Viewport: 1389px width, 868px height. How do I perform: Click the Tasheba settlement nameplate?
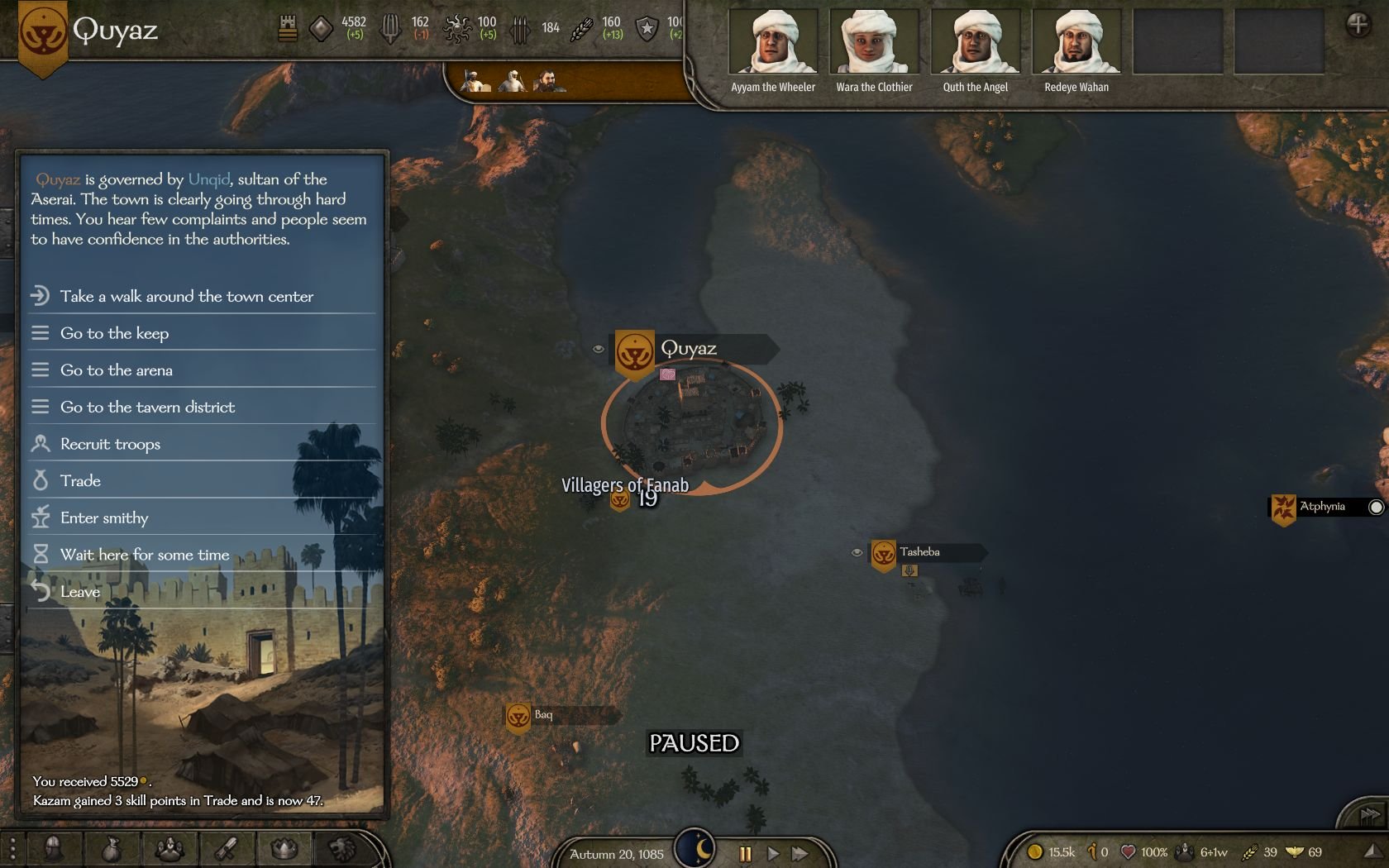(x=920, y=552)
